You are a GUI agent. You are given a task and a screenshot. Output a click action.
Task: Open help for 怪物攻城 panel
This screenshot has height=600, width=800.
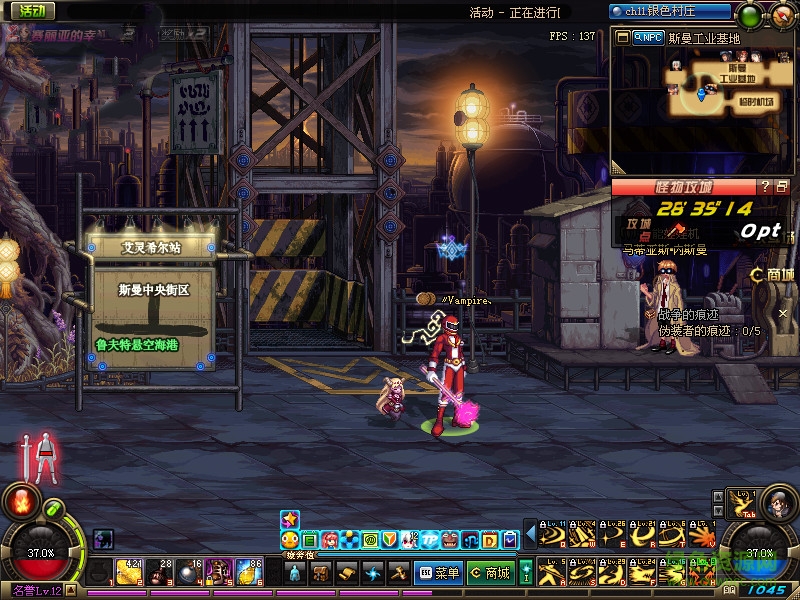(765, 186)
